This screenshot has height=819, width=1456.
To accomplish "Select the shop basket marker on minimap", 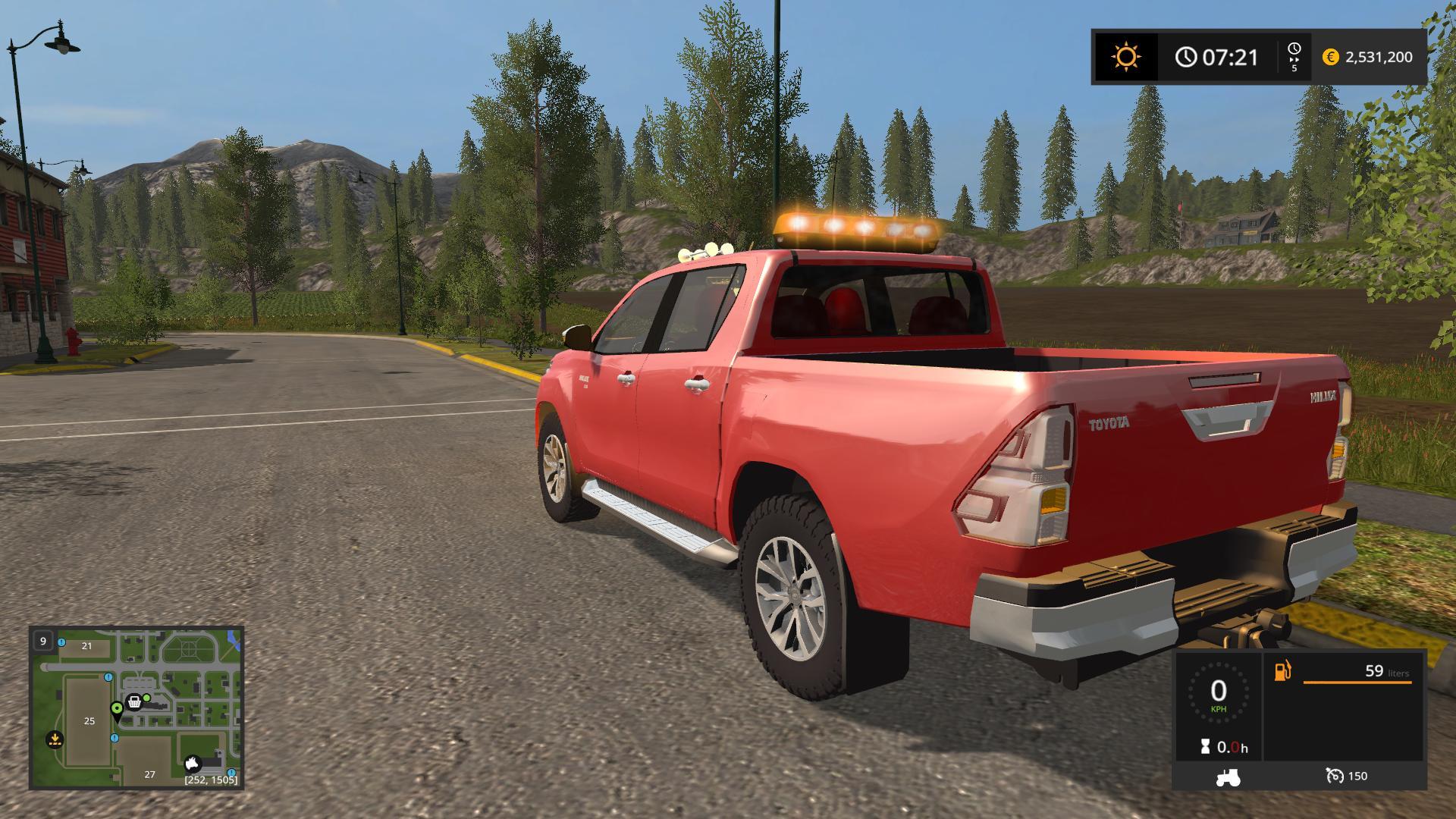I will click(135, 702).
